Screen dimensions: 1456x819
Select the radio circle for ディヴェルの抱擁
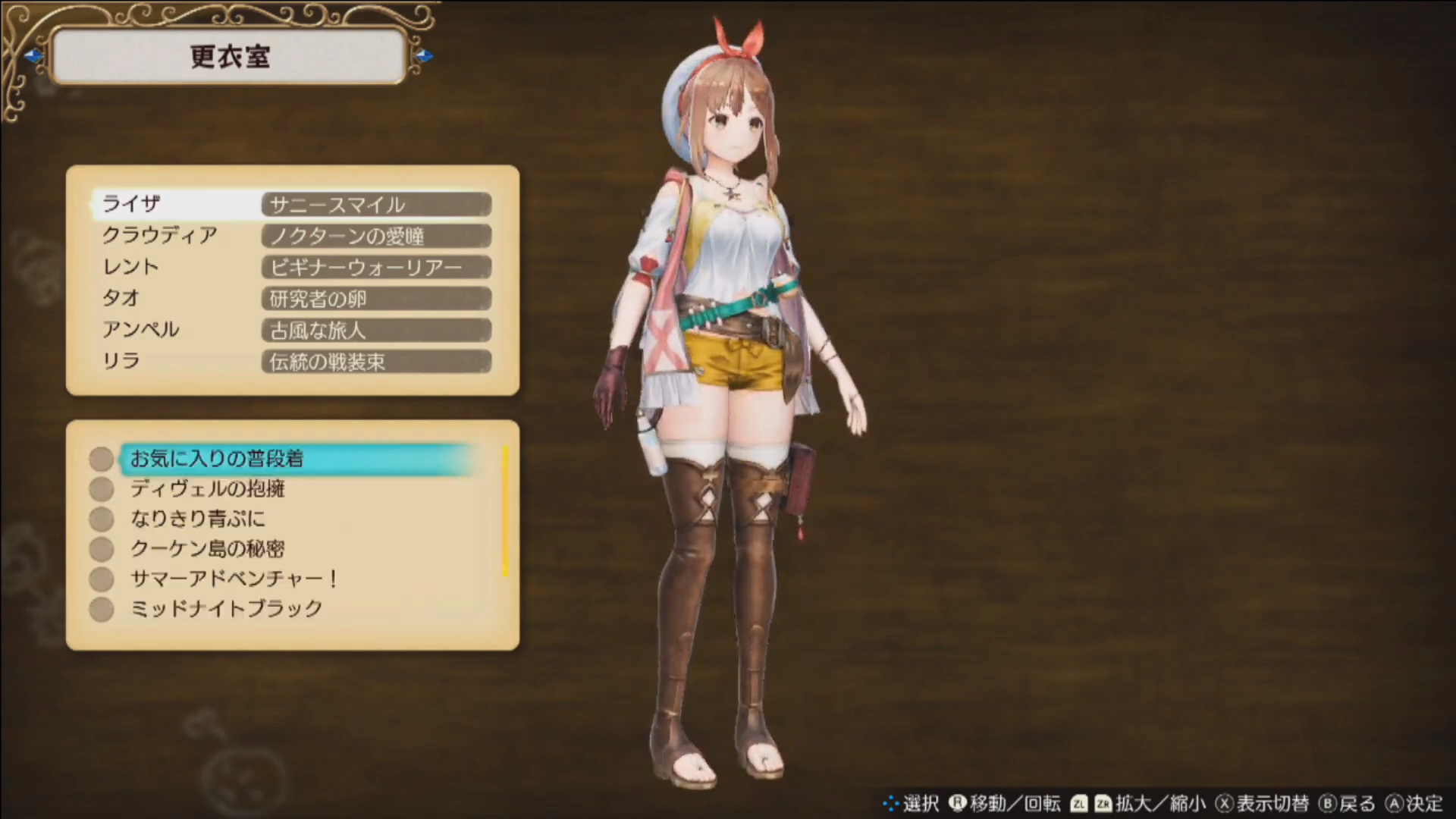tap(101, 488)
